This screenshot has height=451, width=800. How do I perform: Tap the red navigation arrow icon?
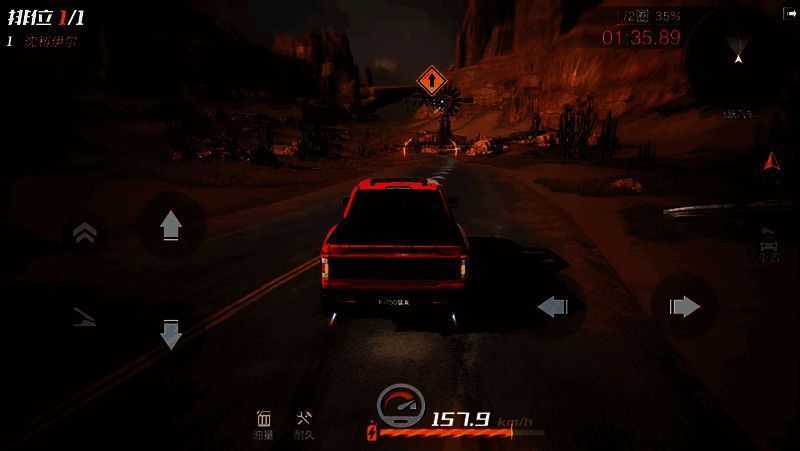click(769, 161)
